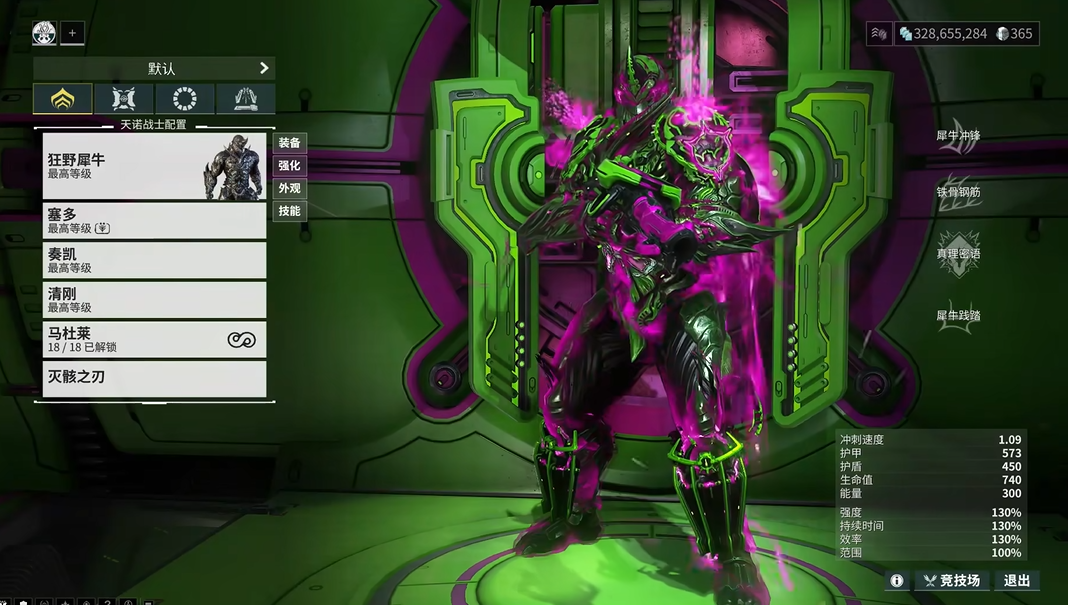Image resolution: width=1068 pixels, height=605 pixels.
Task: Click the plus button beside profile icon
Action: point(72,33)
